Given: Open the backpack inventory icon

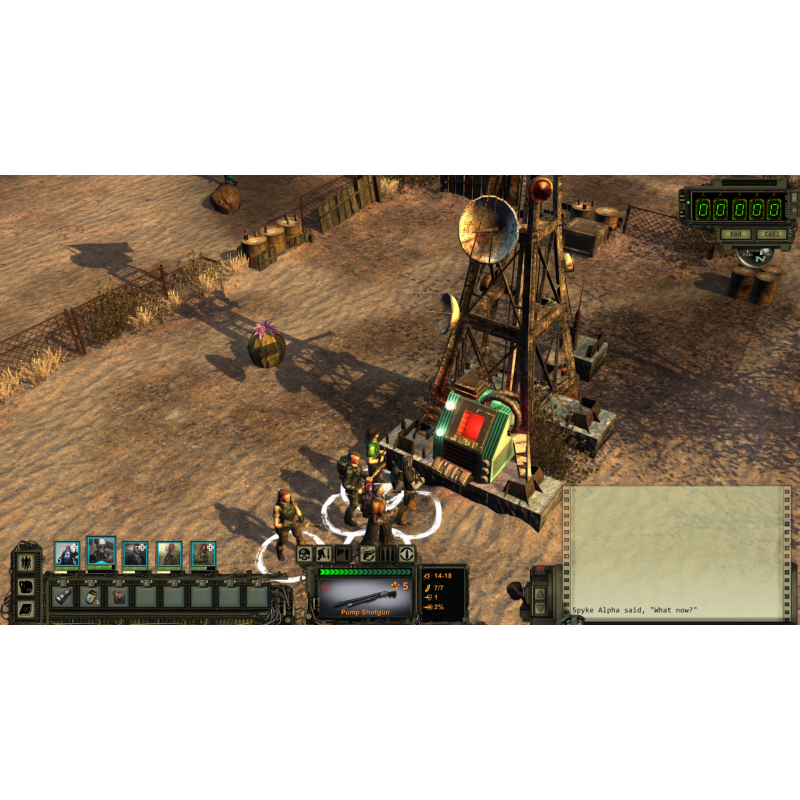Looking at the screenshot, I should [x=27, y=587].
